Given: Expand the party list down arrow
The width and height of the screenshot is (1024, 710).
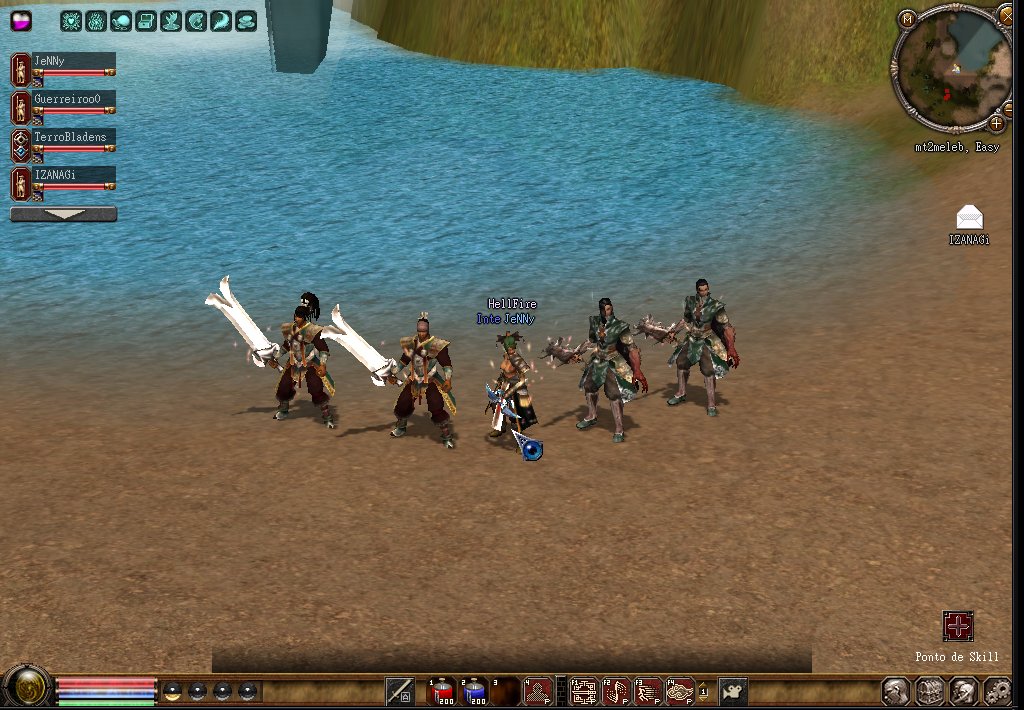Looking at the screenshot, I should pos(63,214).
